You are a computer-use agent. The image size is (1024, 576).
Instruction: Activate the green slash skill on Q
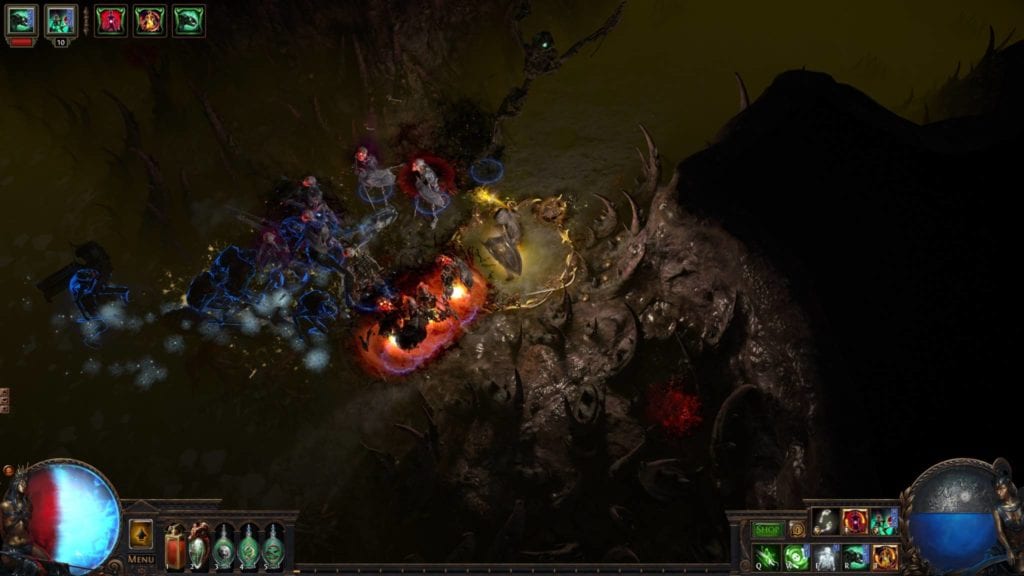pyautogui.click(x=767, y=557)
